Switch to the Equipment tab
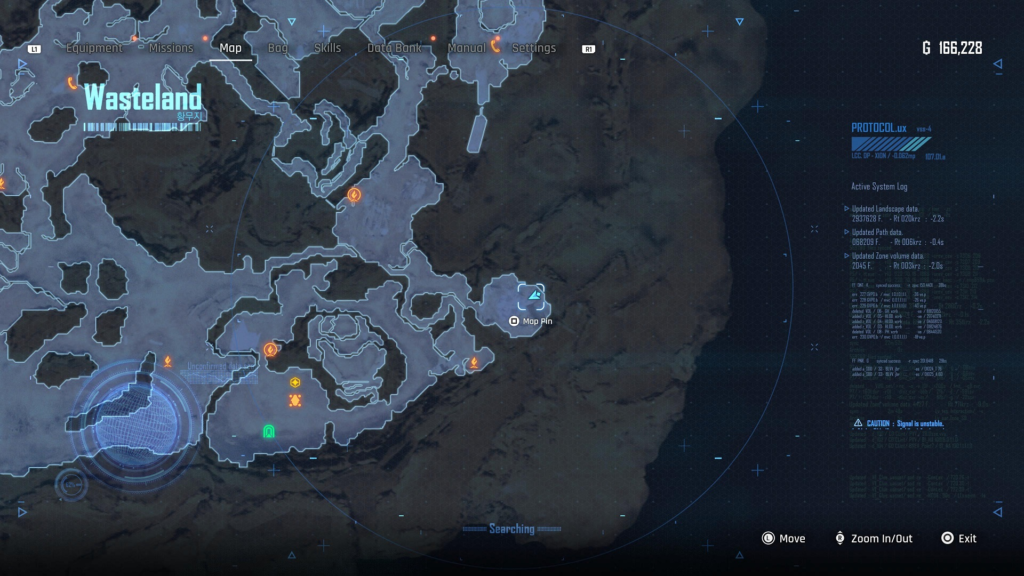Image resolution: width=1024 pixels, height=576 pixels. 94,48
